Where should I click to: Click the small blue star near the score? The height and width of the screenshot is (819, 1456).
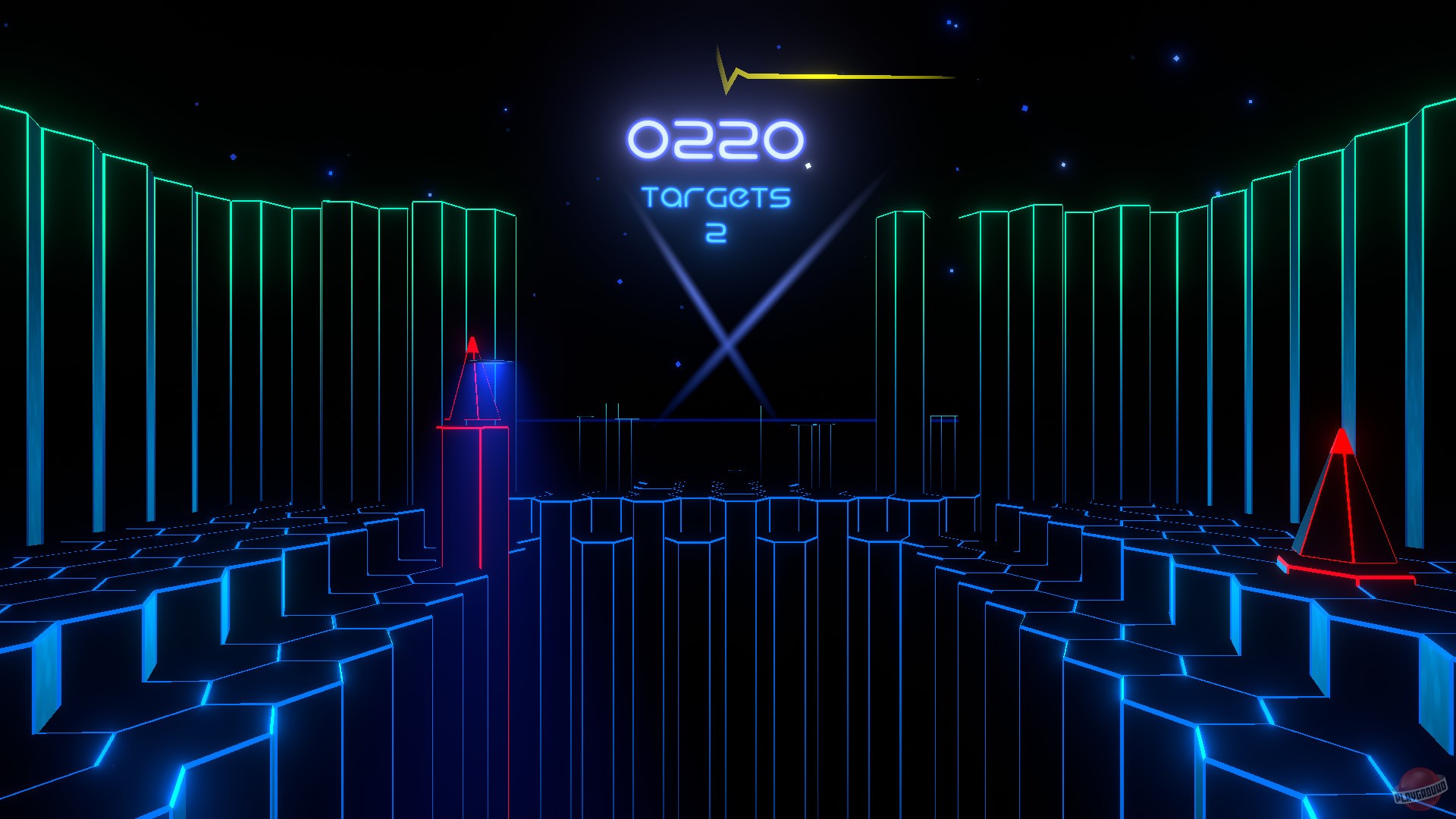pos(808,165)
